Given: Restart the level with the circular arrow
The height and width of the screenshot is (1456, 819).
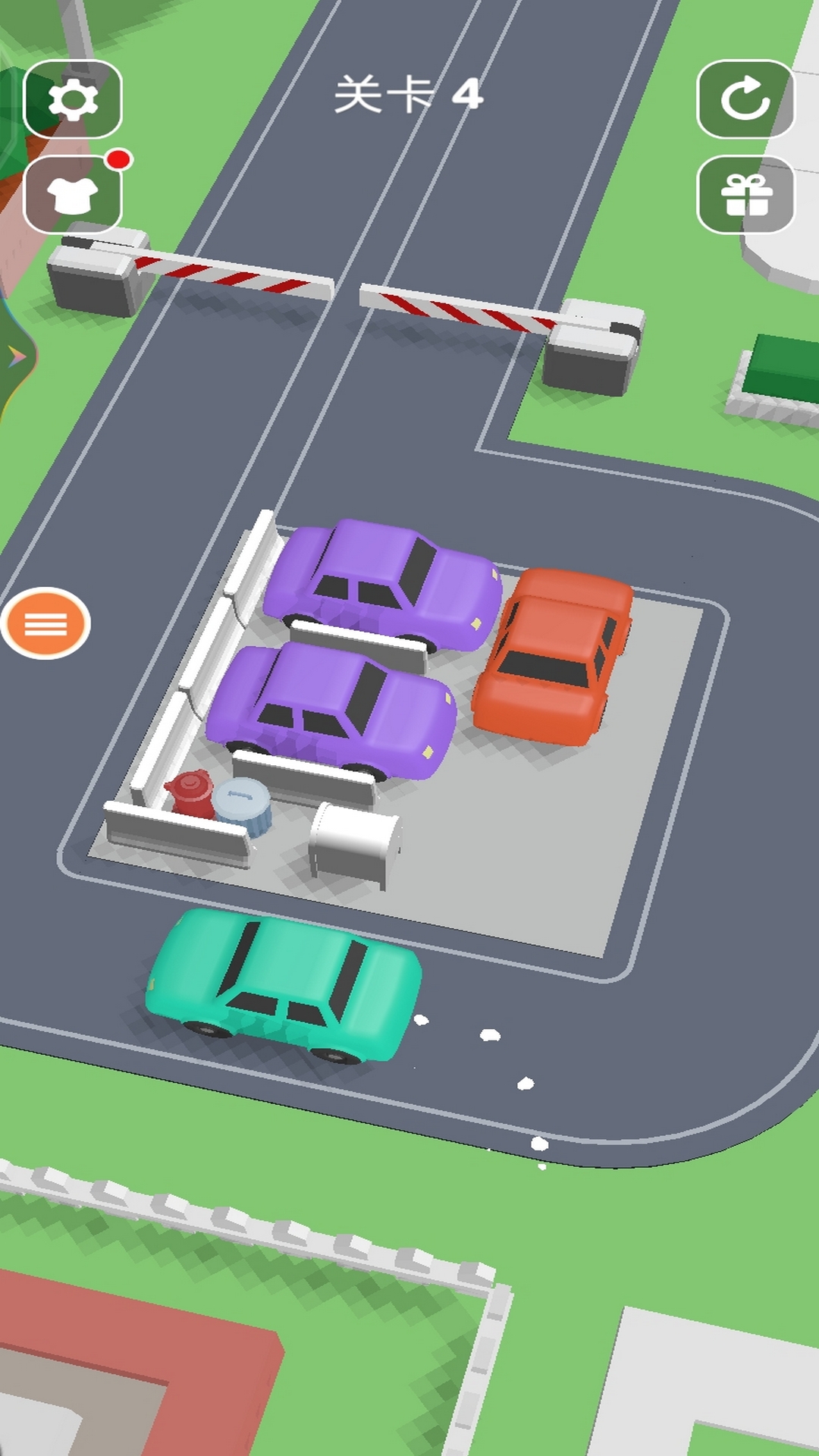Looking at the screenshot, I should [x=745, y=99].
